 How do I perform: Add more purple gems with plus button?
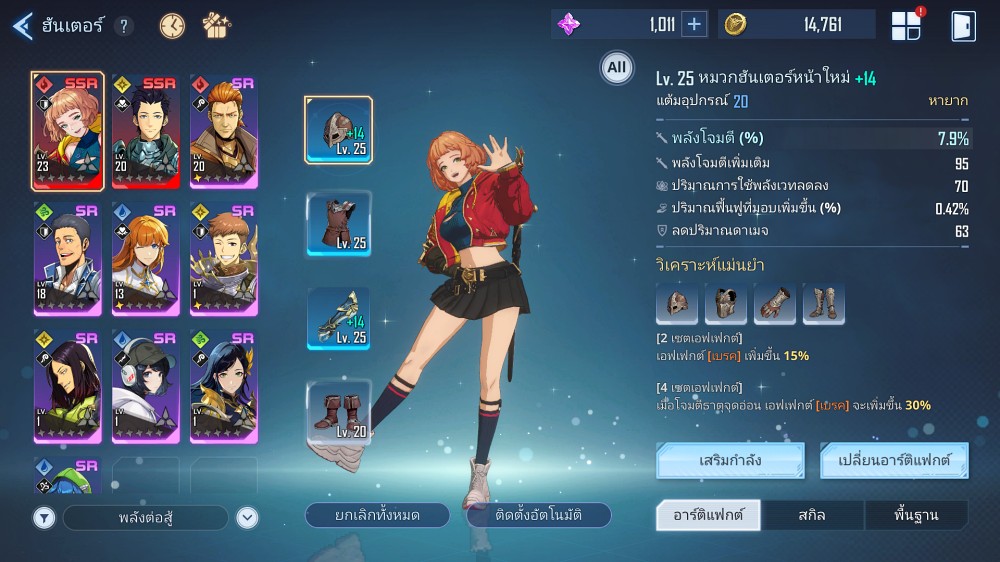[x=694, y=25]
